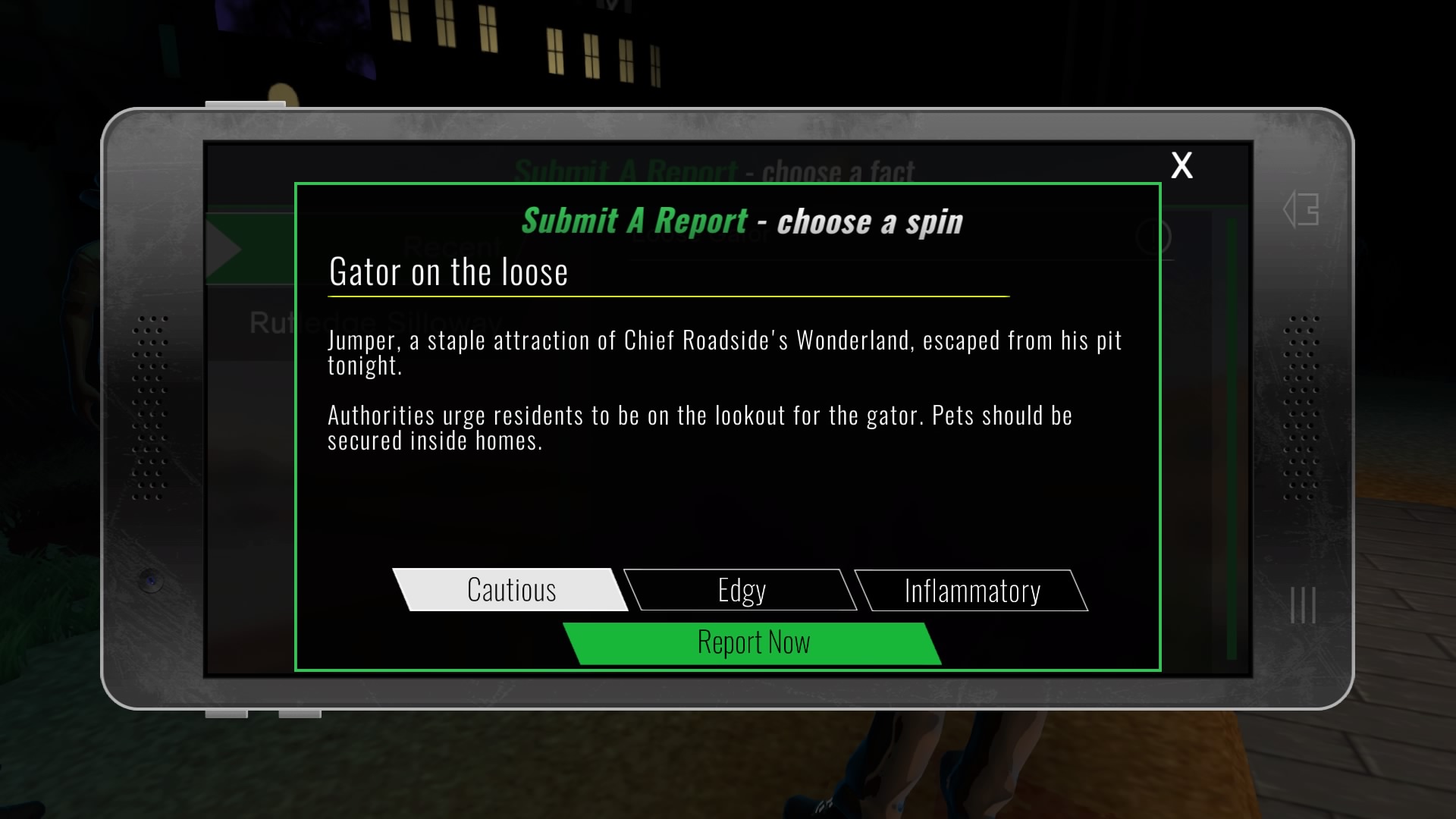Select the Cautious spin option
The height and width of the screenshot is (819, 1456).
[510, 590]
